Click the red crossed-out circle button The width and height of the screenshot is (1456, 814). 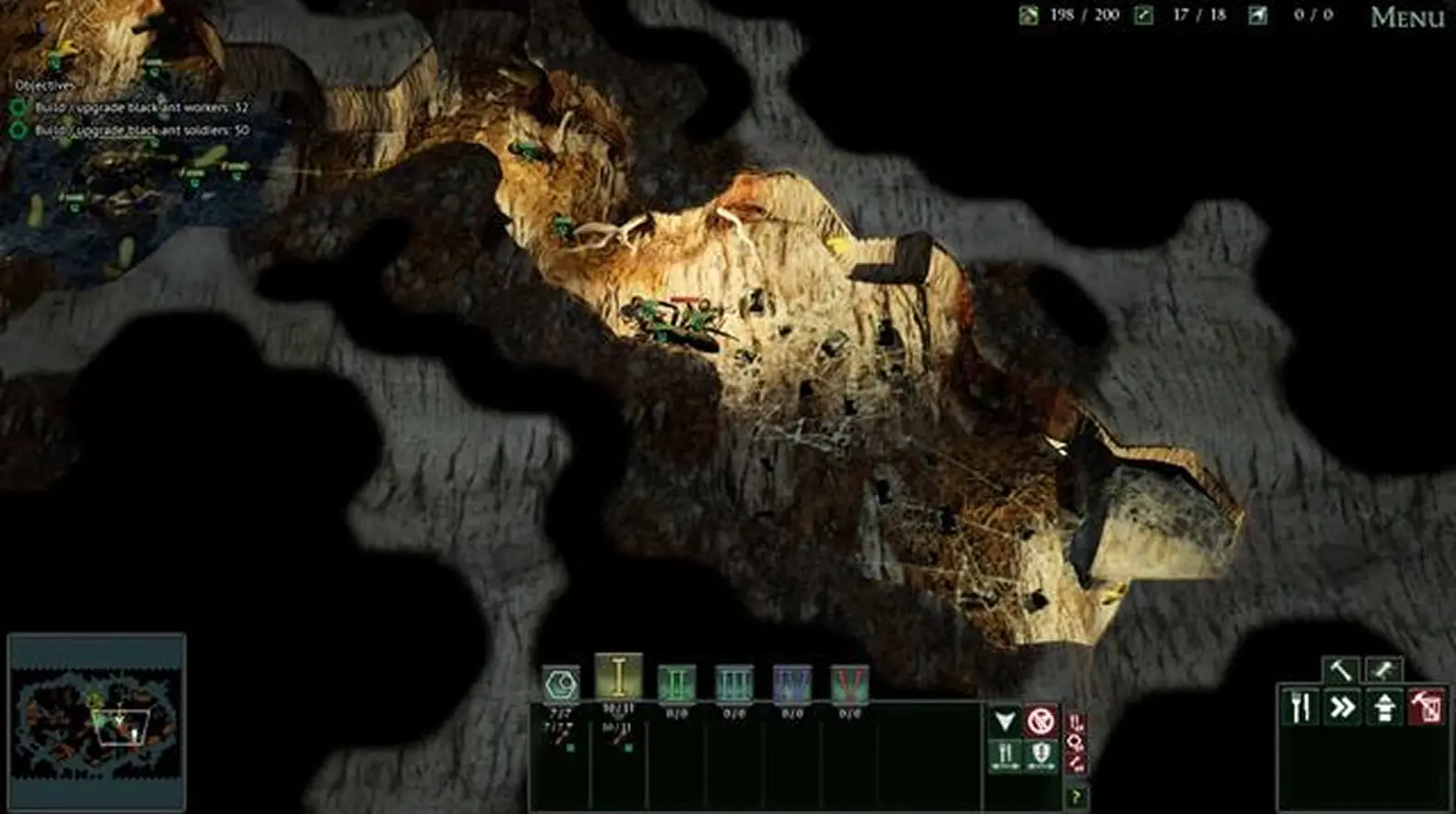tap(1041, 721)
